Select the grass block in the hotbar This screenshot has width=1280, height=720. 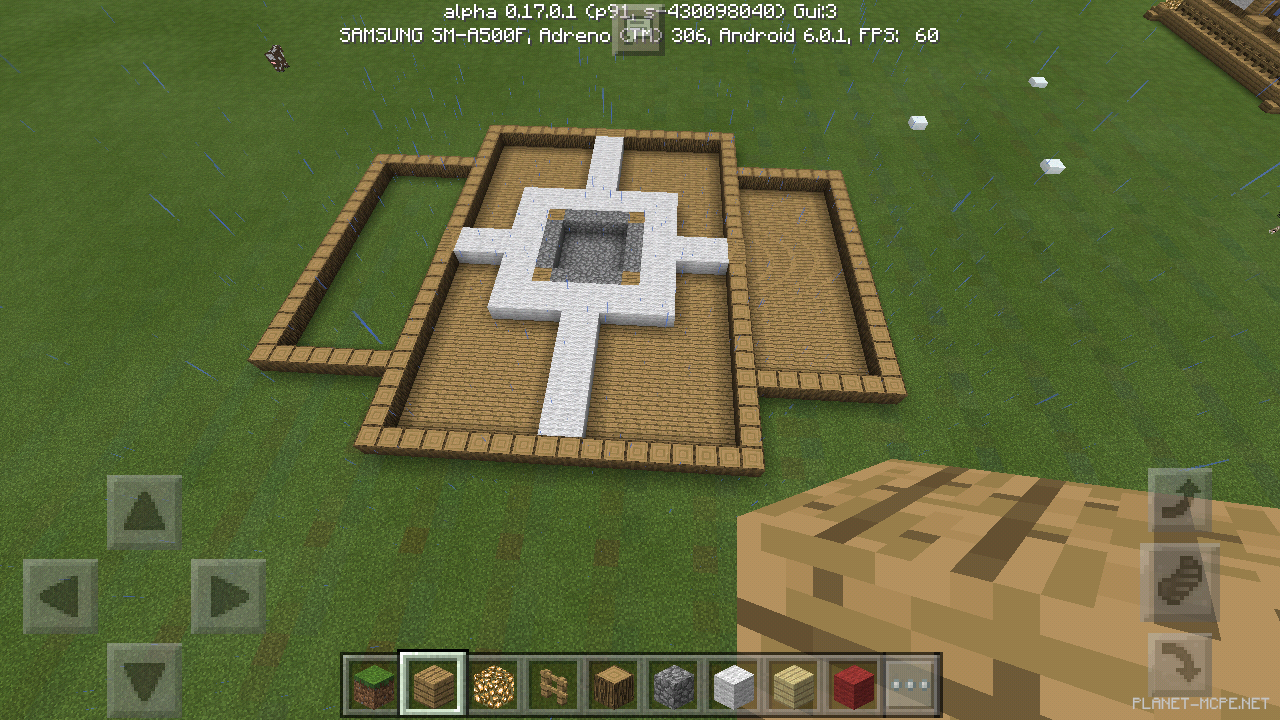click(374, 684)
